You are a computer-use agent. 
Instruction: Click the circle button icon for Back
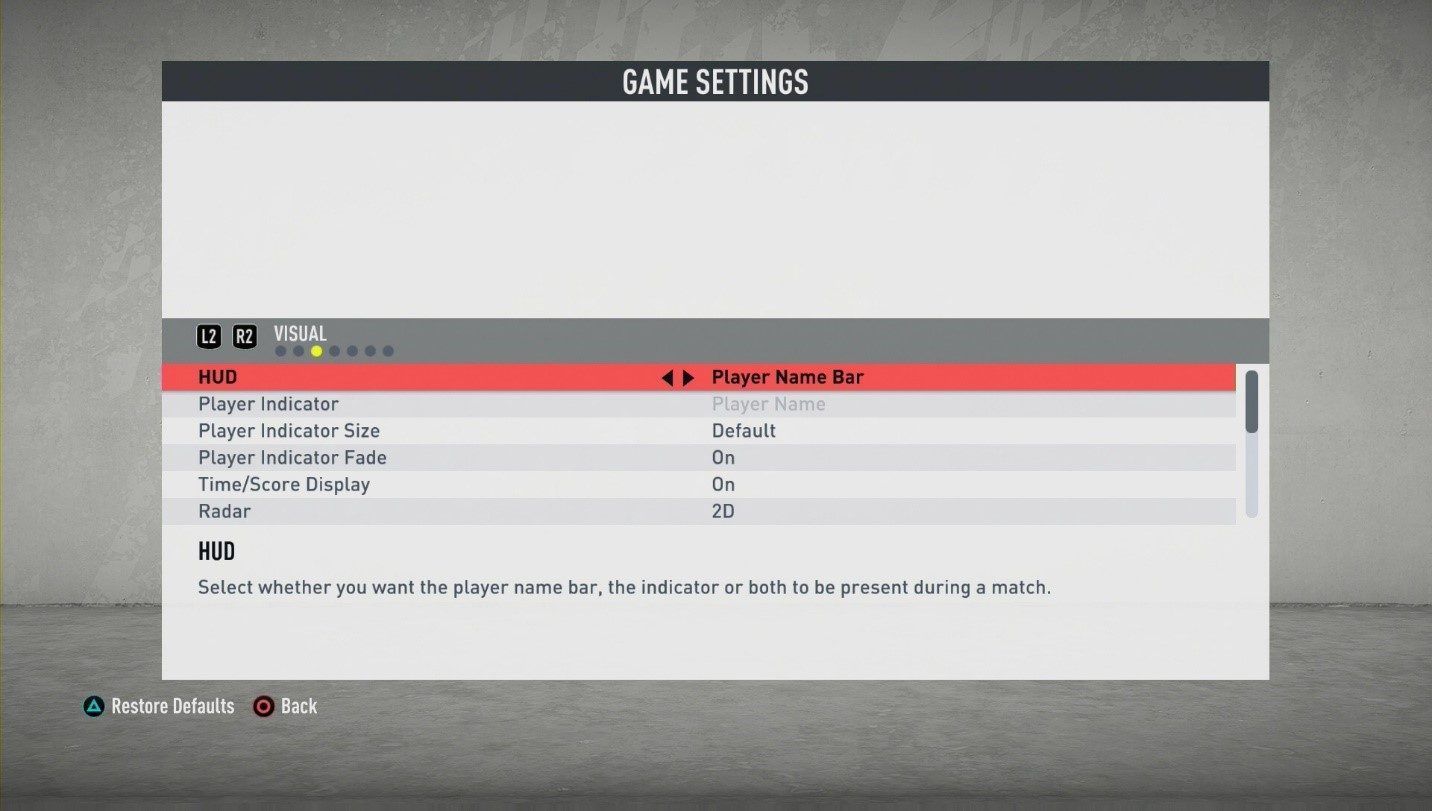point(264,706)
